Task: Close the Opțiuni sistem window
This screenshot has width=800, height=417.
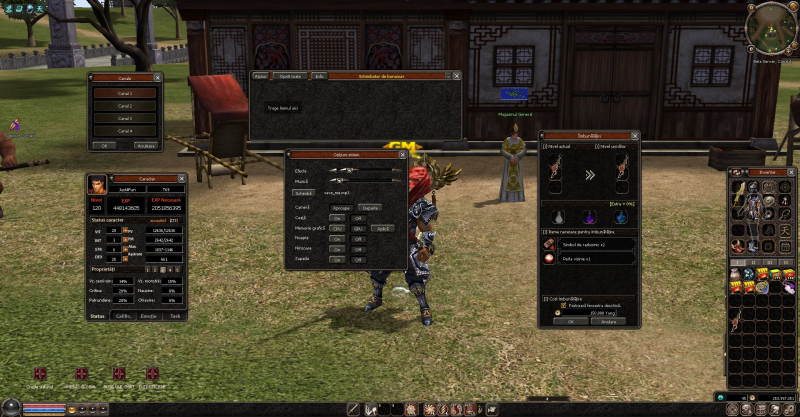Action: point(403,154)
